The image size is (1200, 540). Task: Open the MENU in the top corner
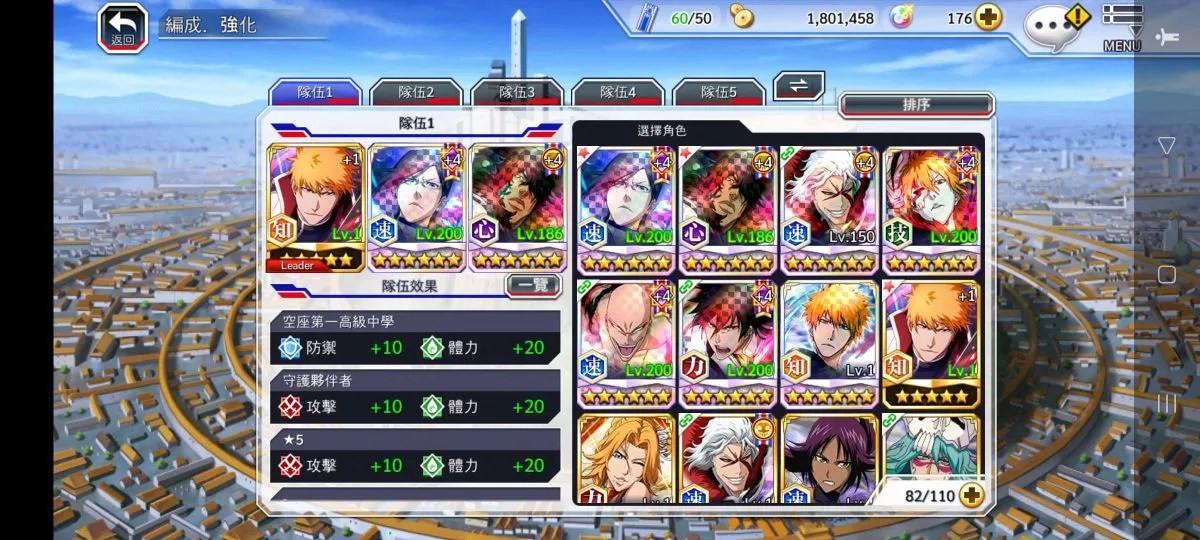(1122, 27)
